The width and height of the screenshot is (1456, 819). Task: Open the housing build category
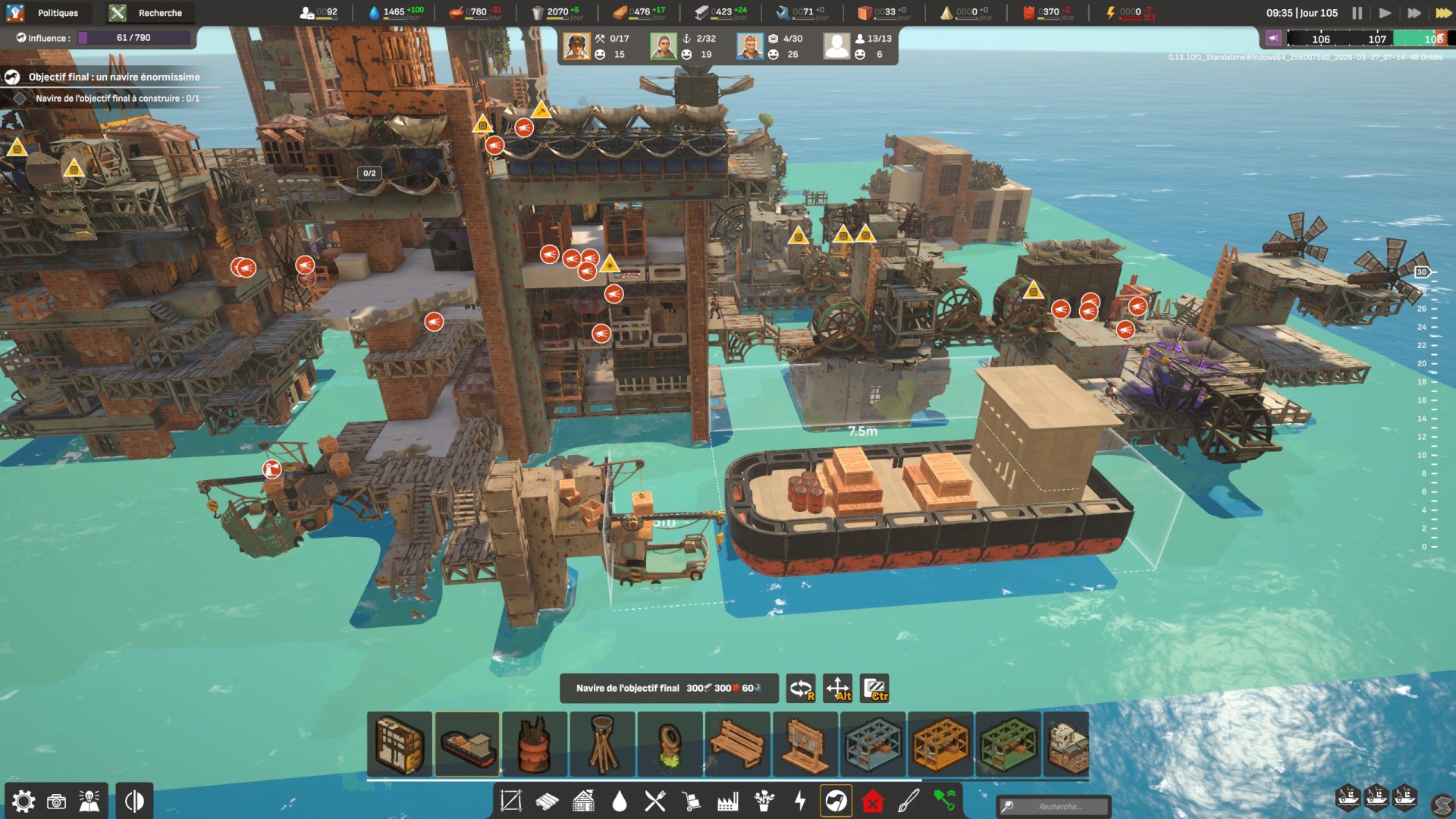tap(583, 801)
